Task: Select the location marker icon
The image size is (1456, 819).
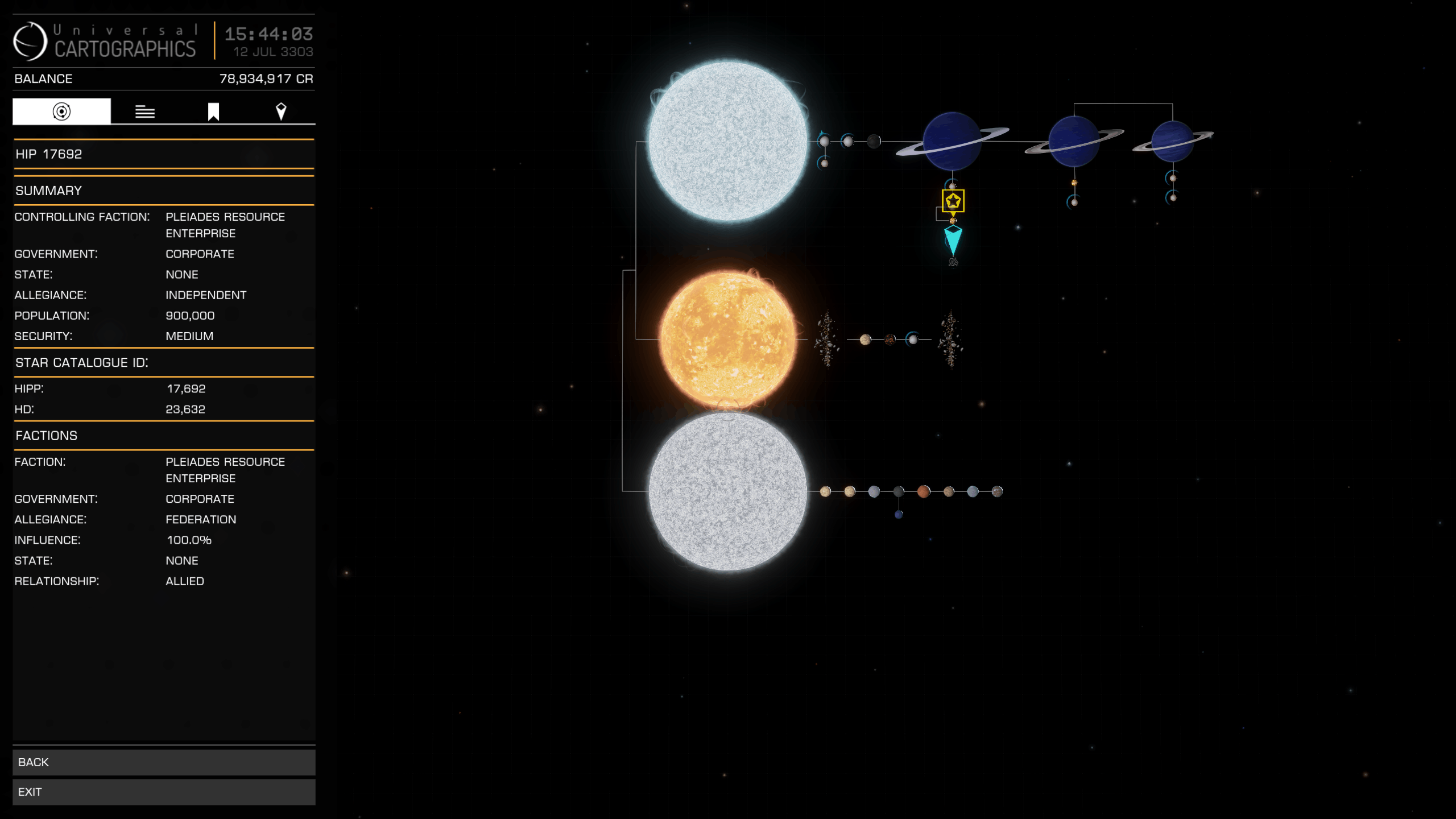Action: 281,111
